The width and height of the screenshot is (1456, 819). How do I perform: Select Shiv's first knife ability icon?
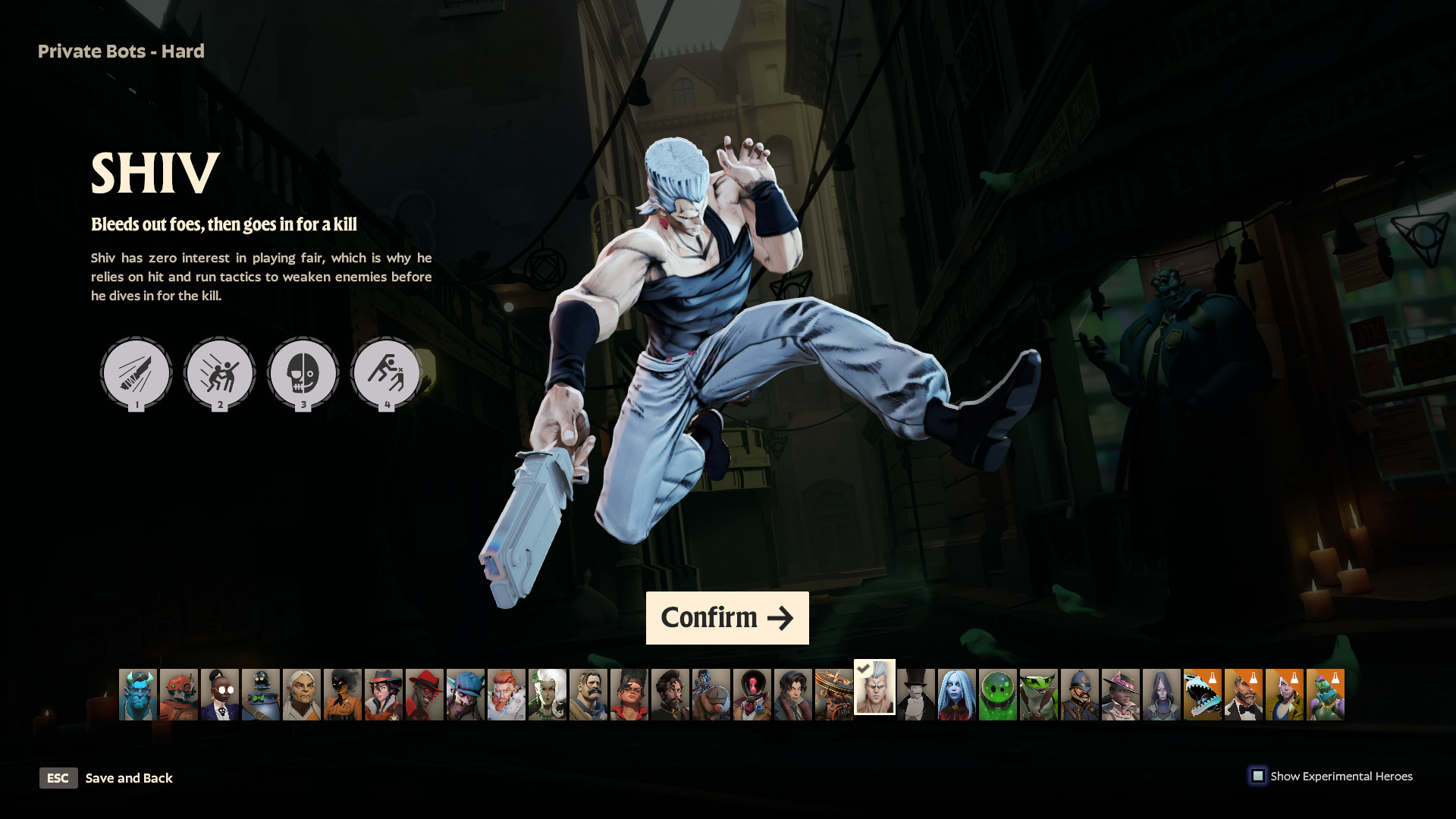coord(136,373)
